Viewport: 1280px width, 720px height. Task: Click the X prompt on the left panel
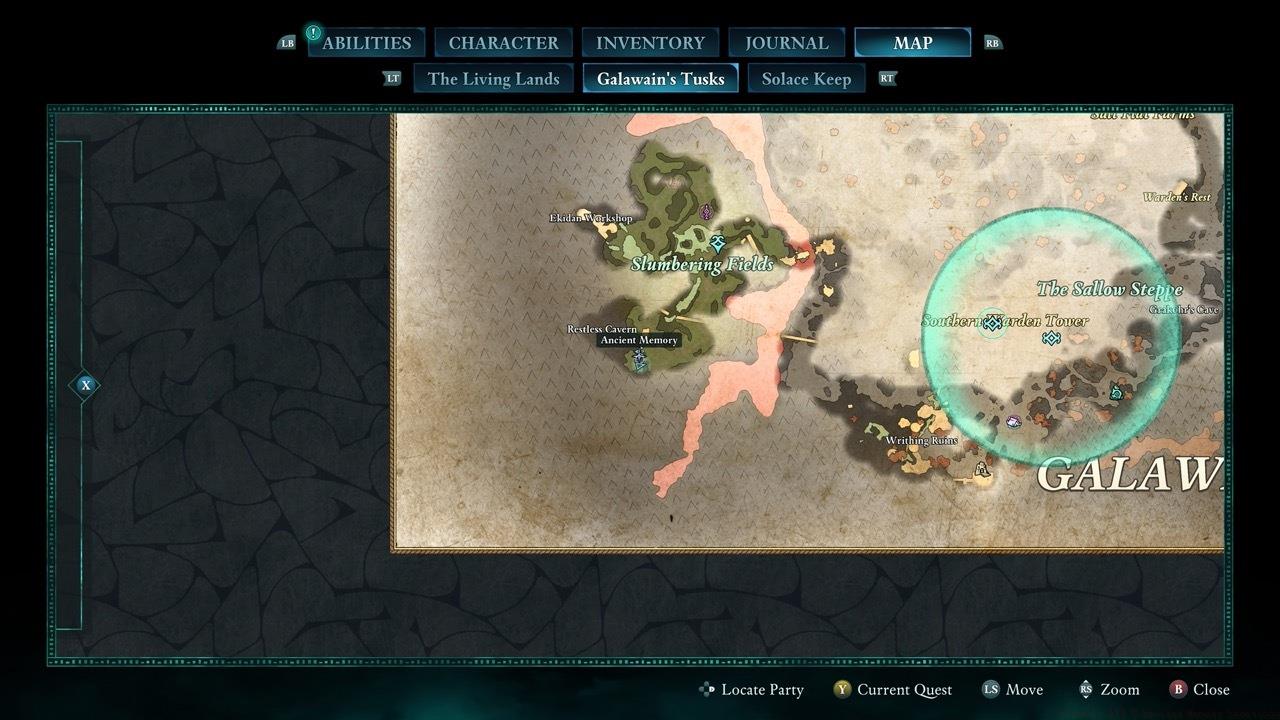click(85, 384)
